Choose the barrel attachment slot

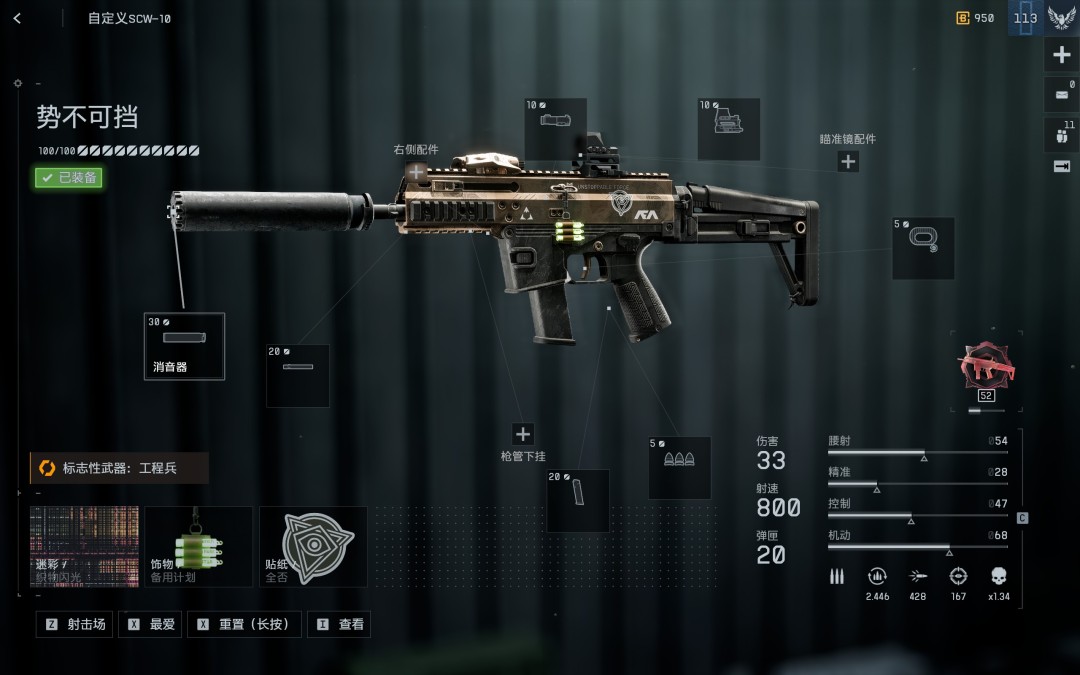[x=298, y=376]
